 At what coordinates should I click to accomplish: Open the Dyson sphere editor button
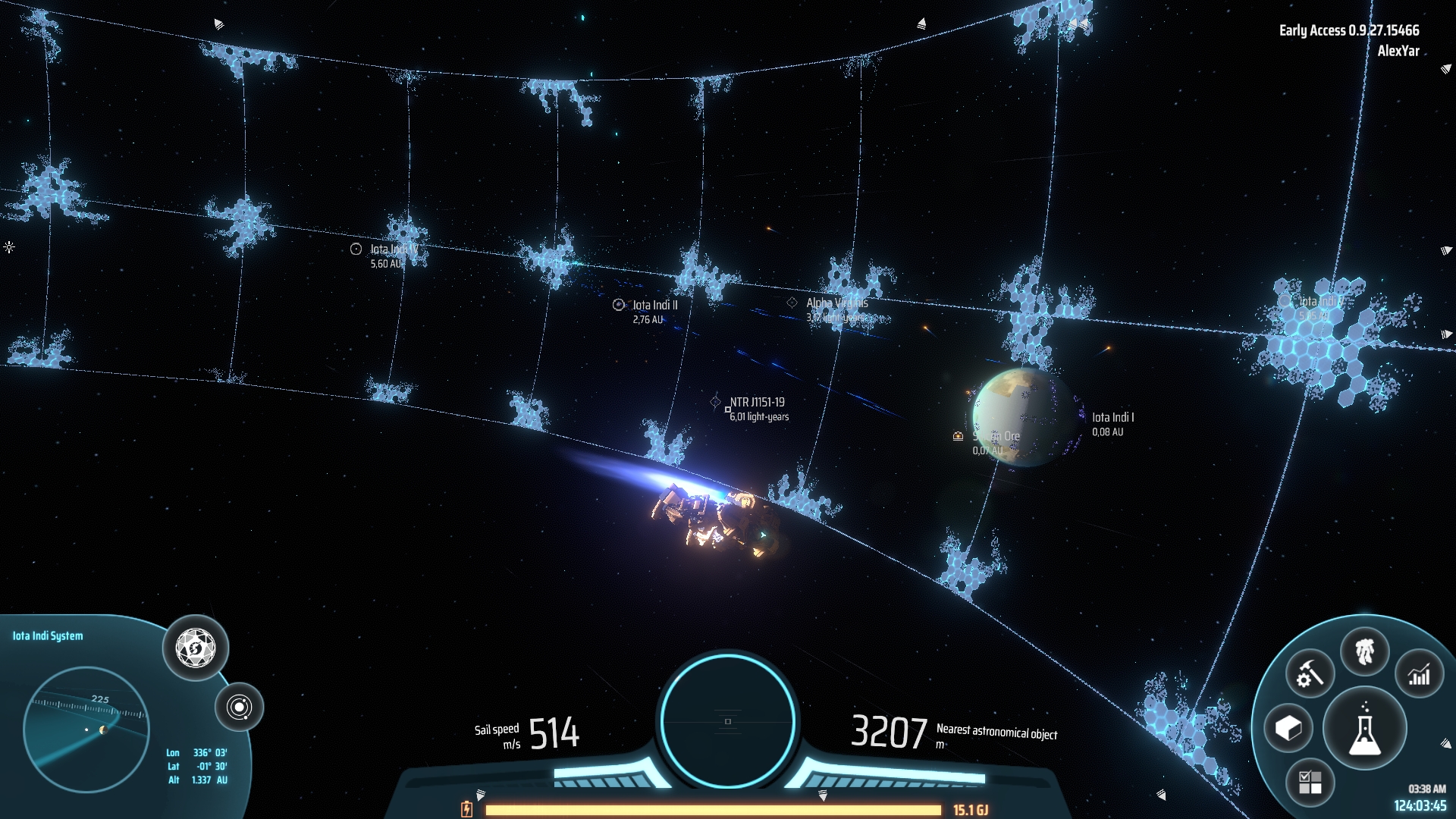coord(196,648)
